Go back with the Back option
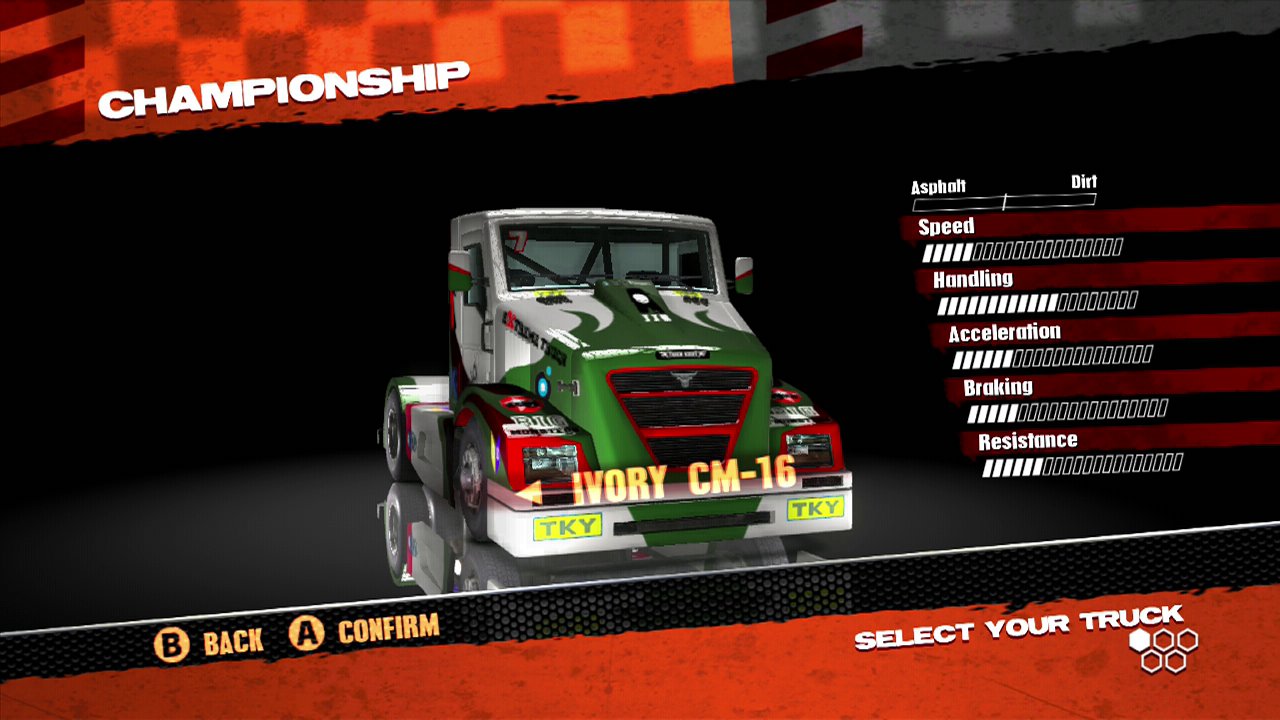This screenshot has width=1280, height=720. coord(209,642)
